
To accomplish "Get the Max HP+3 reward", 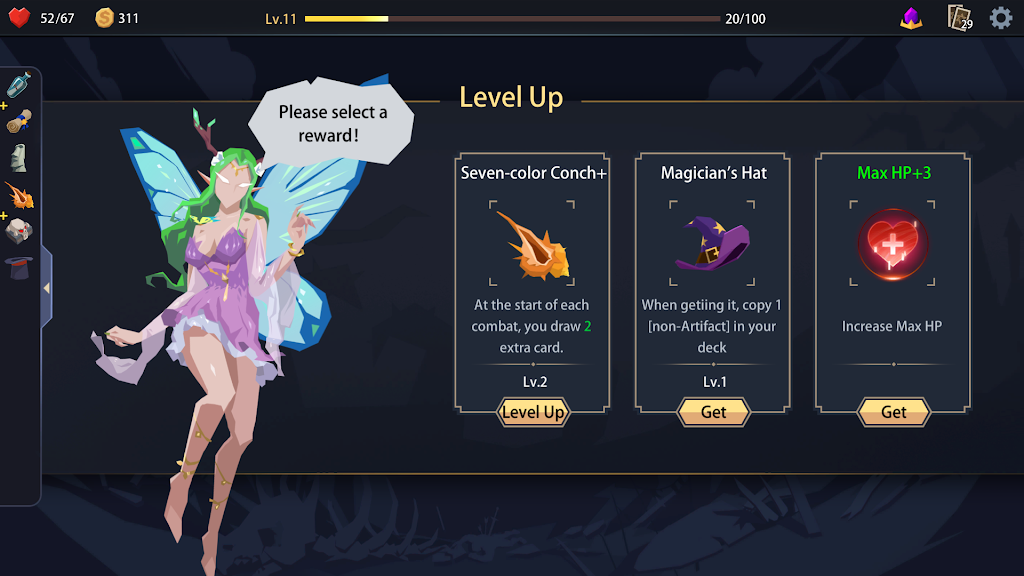I will [893, 412].
